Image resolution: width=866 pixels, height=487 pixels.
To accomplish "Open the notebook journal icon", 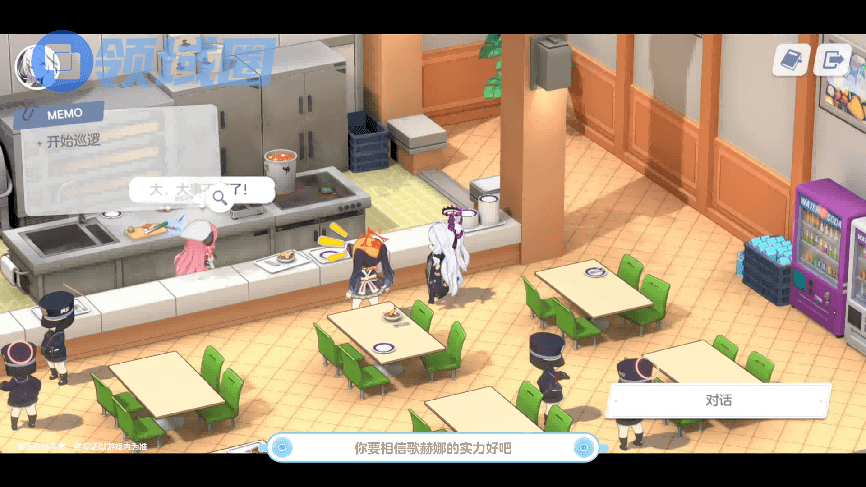I will point(791,60).
